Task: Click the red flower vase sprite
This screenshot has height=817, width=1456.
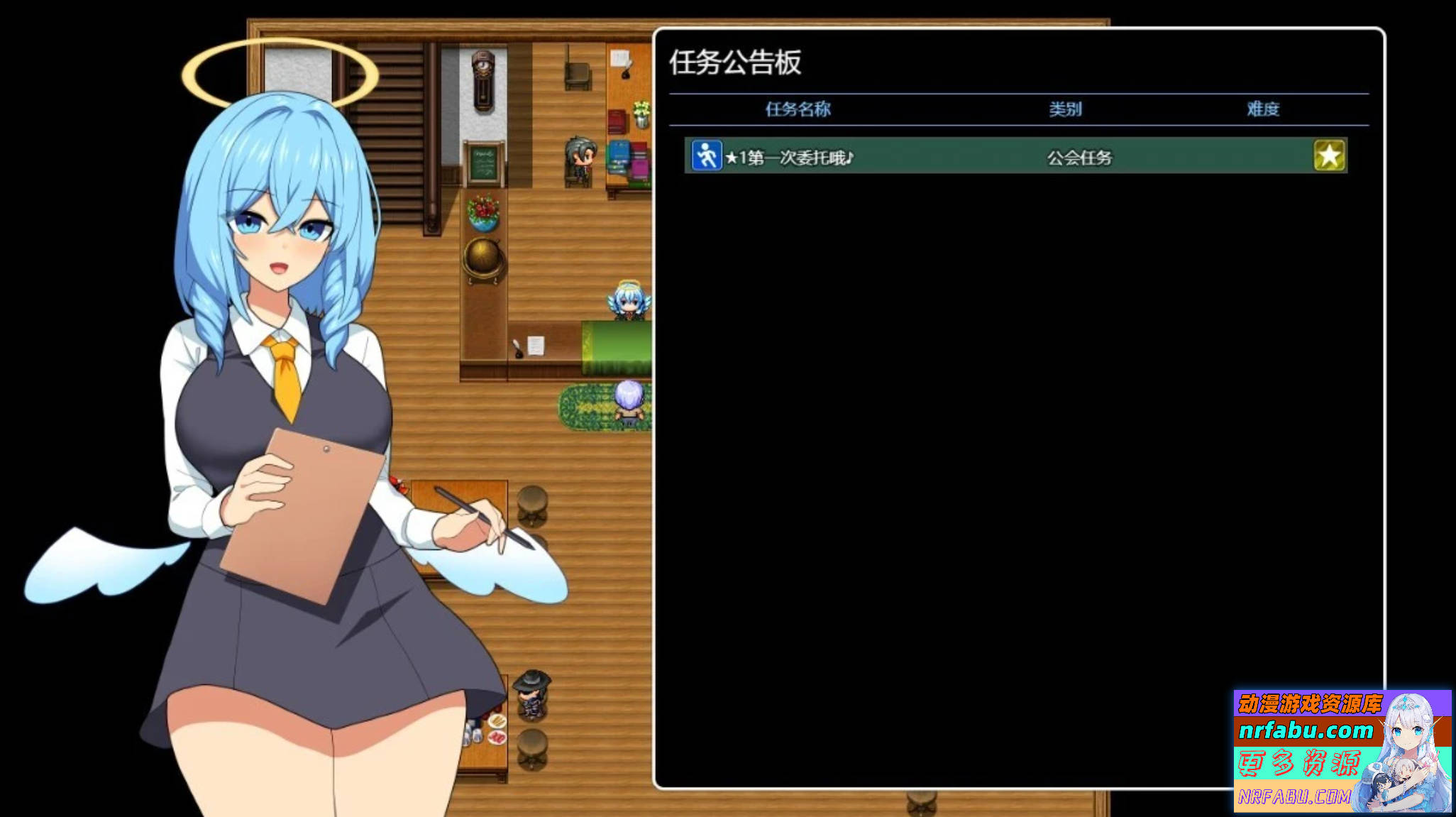Action: 482,213
